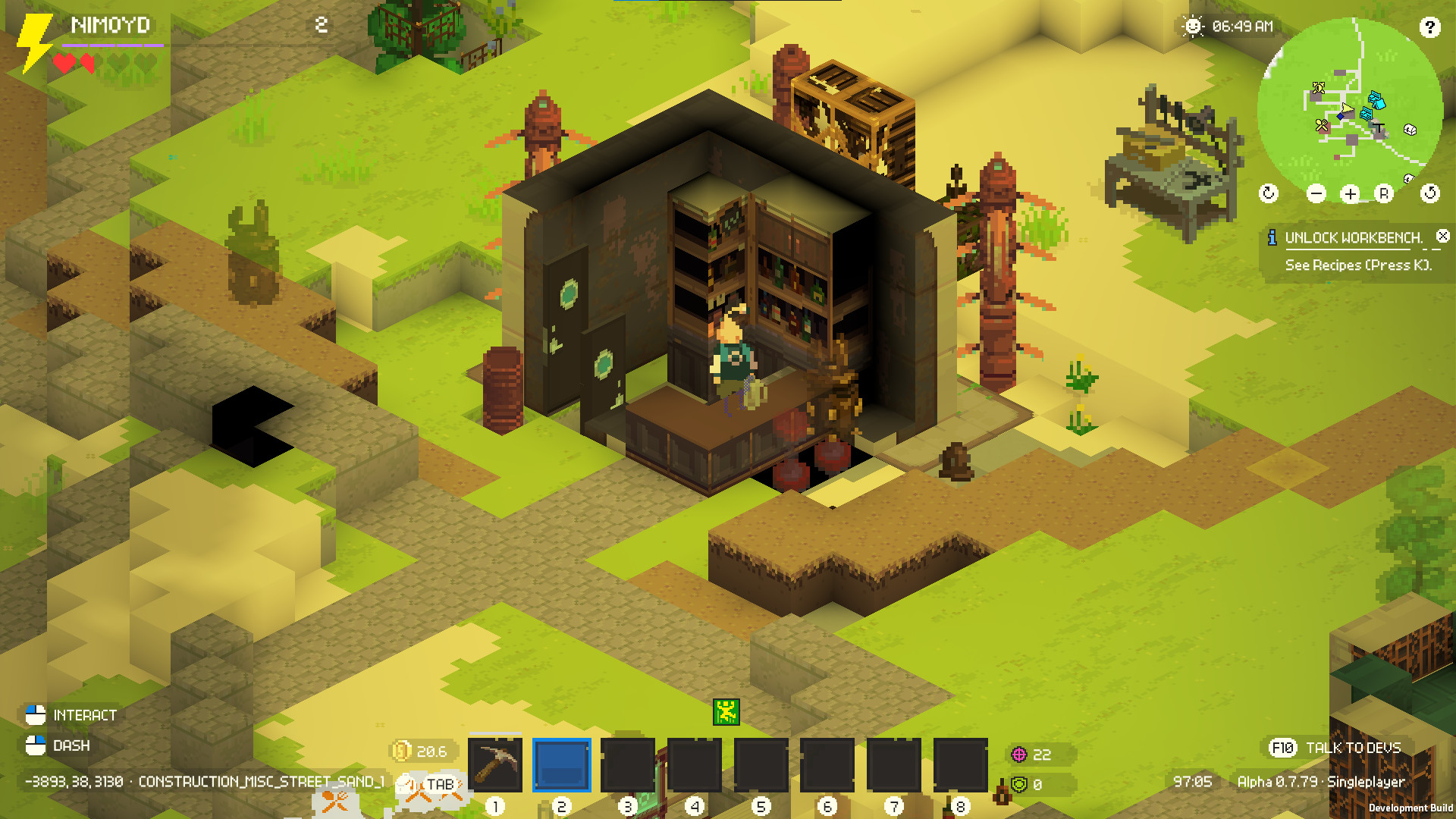Click the INTERACT mouse button indicator

[34, 714]
